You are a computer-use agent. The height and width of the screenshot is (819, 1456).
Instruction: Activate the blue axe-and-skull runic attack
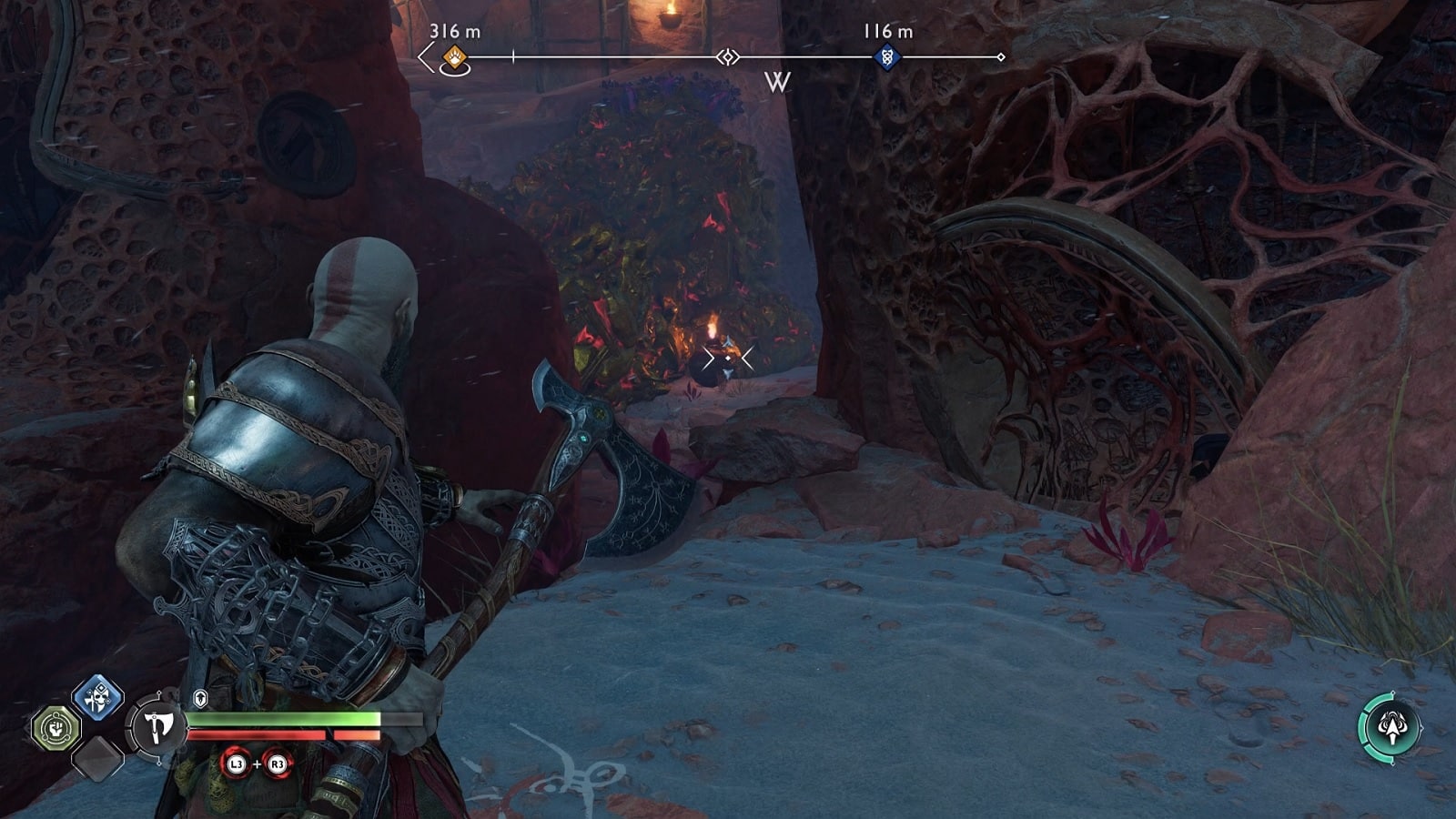point(97,697)
